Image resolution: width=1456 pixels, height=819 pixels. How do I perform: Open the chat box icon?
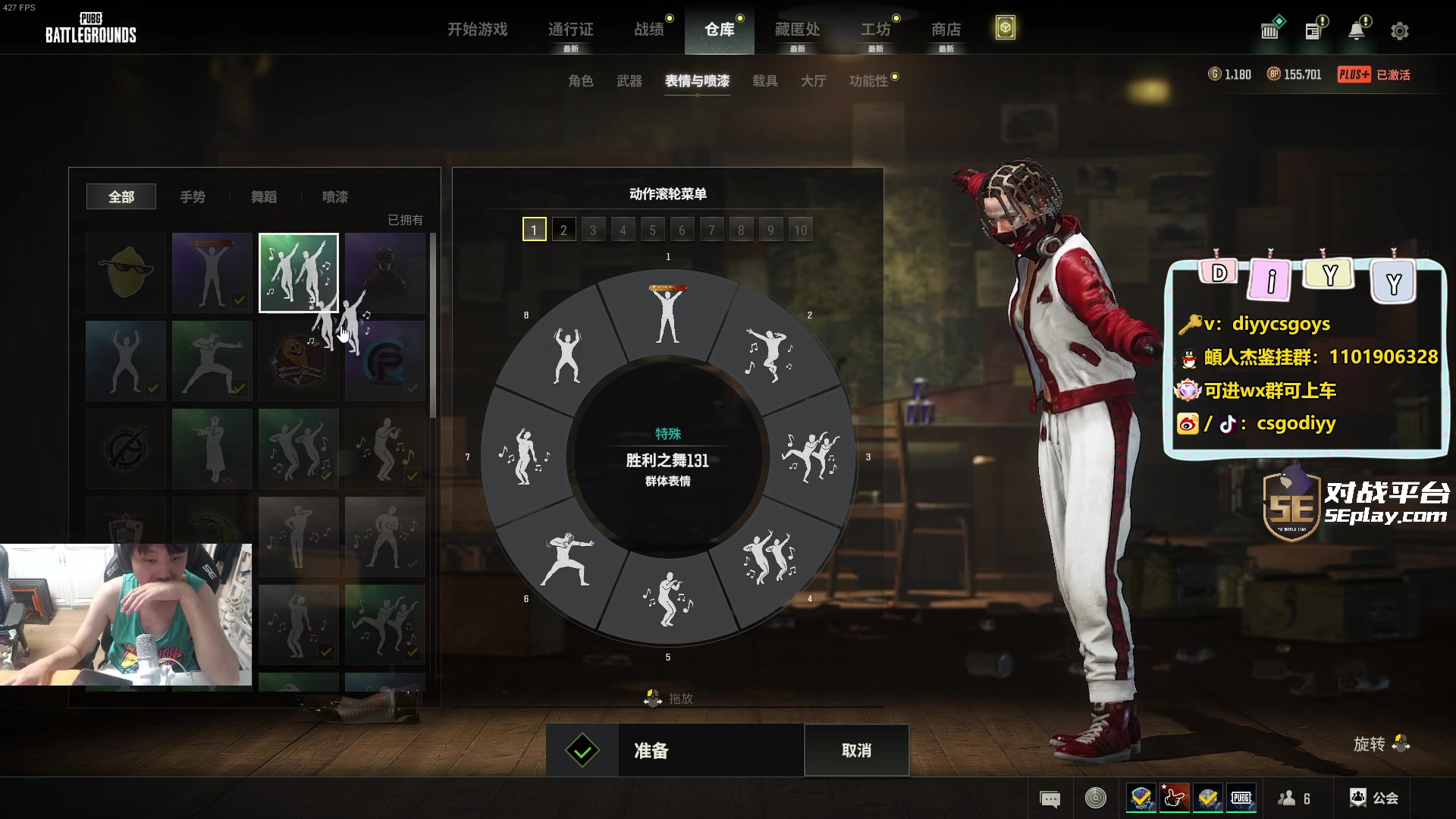tap(1050, 799)
